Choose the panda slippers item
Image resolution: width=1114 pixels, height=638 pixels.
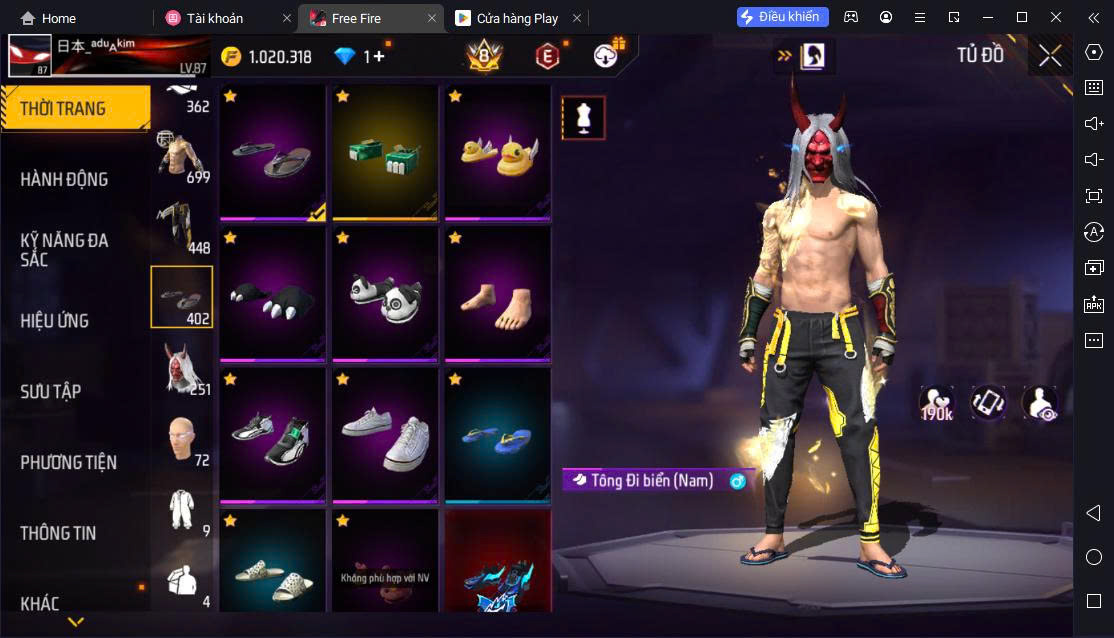(x=385, y=294)
